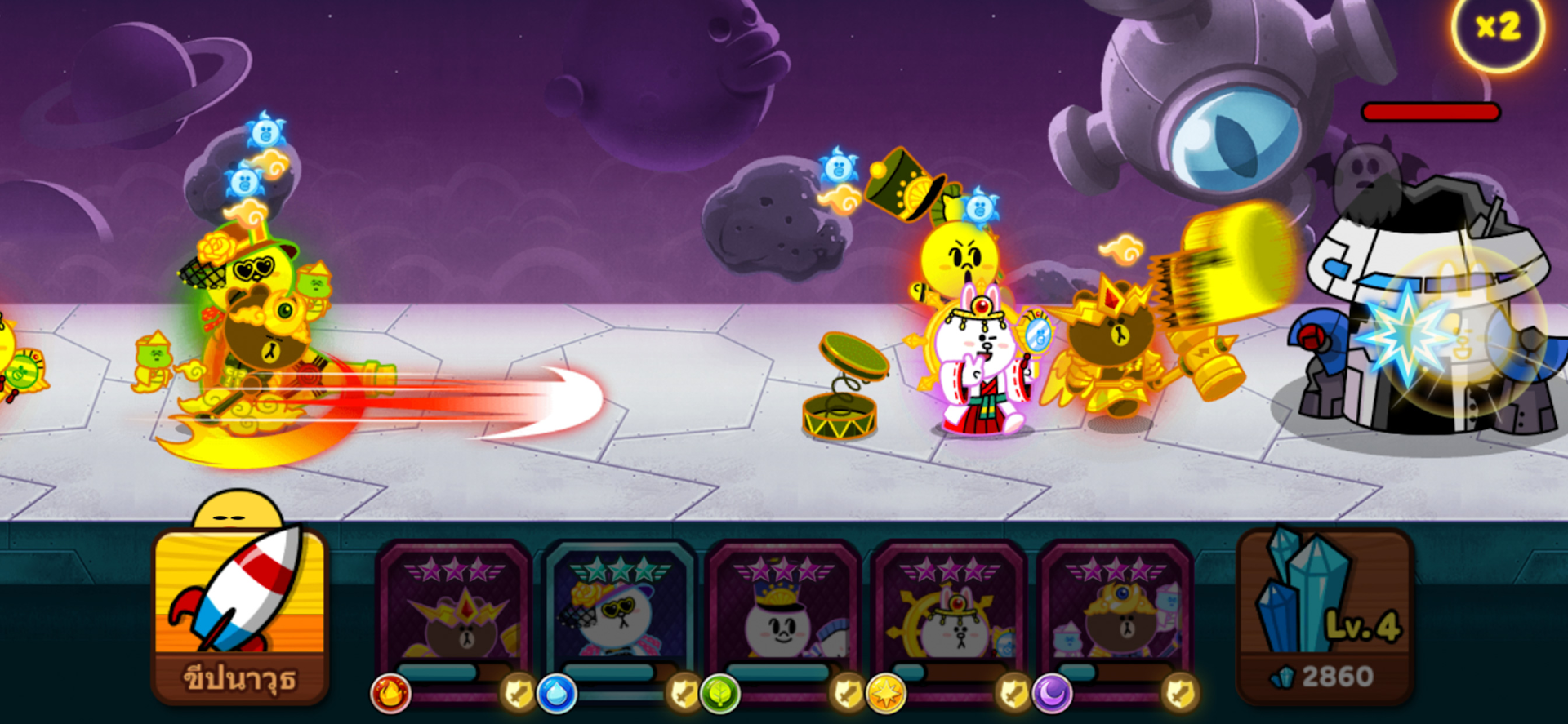Toggle the x2 battle speed button
The width and height of the screenshot is (1568, 724).
(1498, 29)
